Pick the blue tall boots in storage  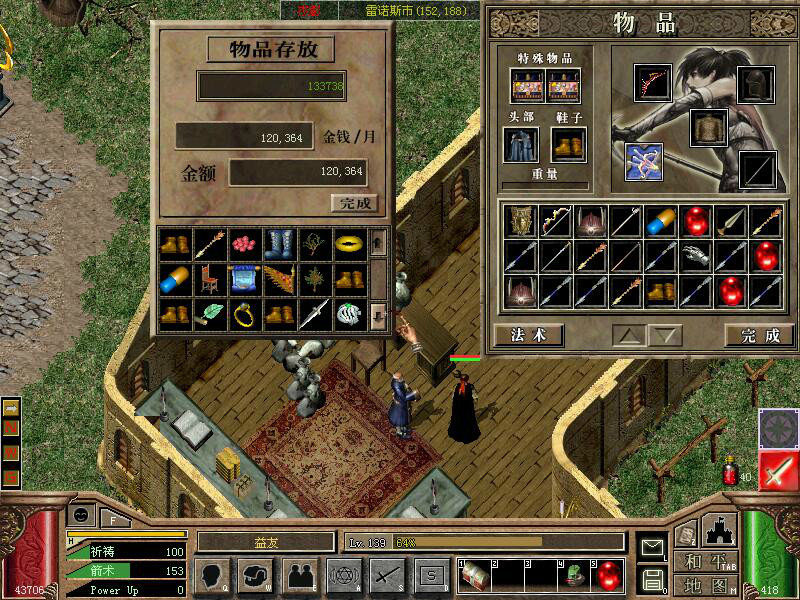pyautogui.click(x=279, y=243)
